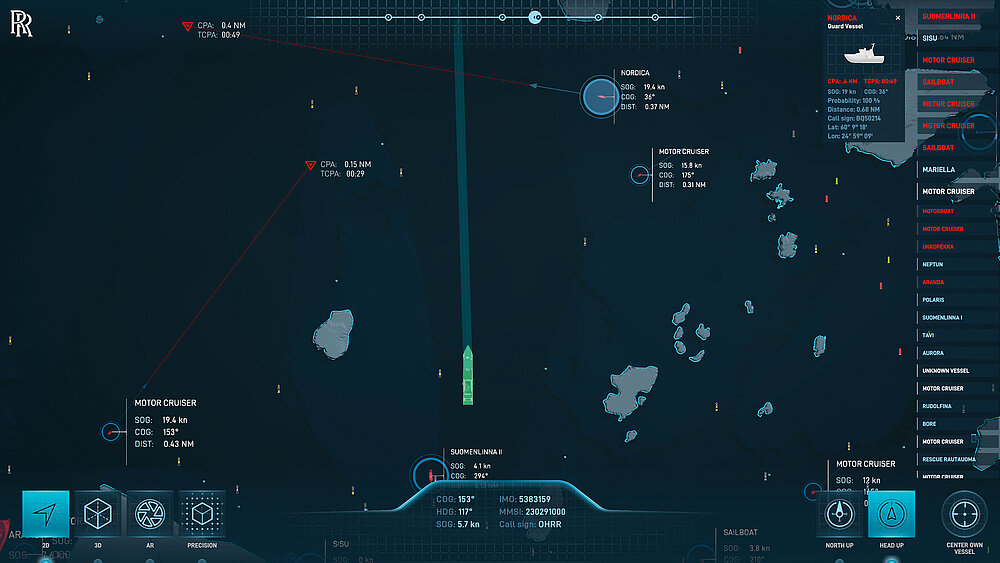The image size is (1000, 563).
Task: Close the Nordica guard vessel info panel
Action: (897, 17)
